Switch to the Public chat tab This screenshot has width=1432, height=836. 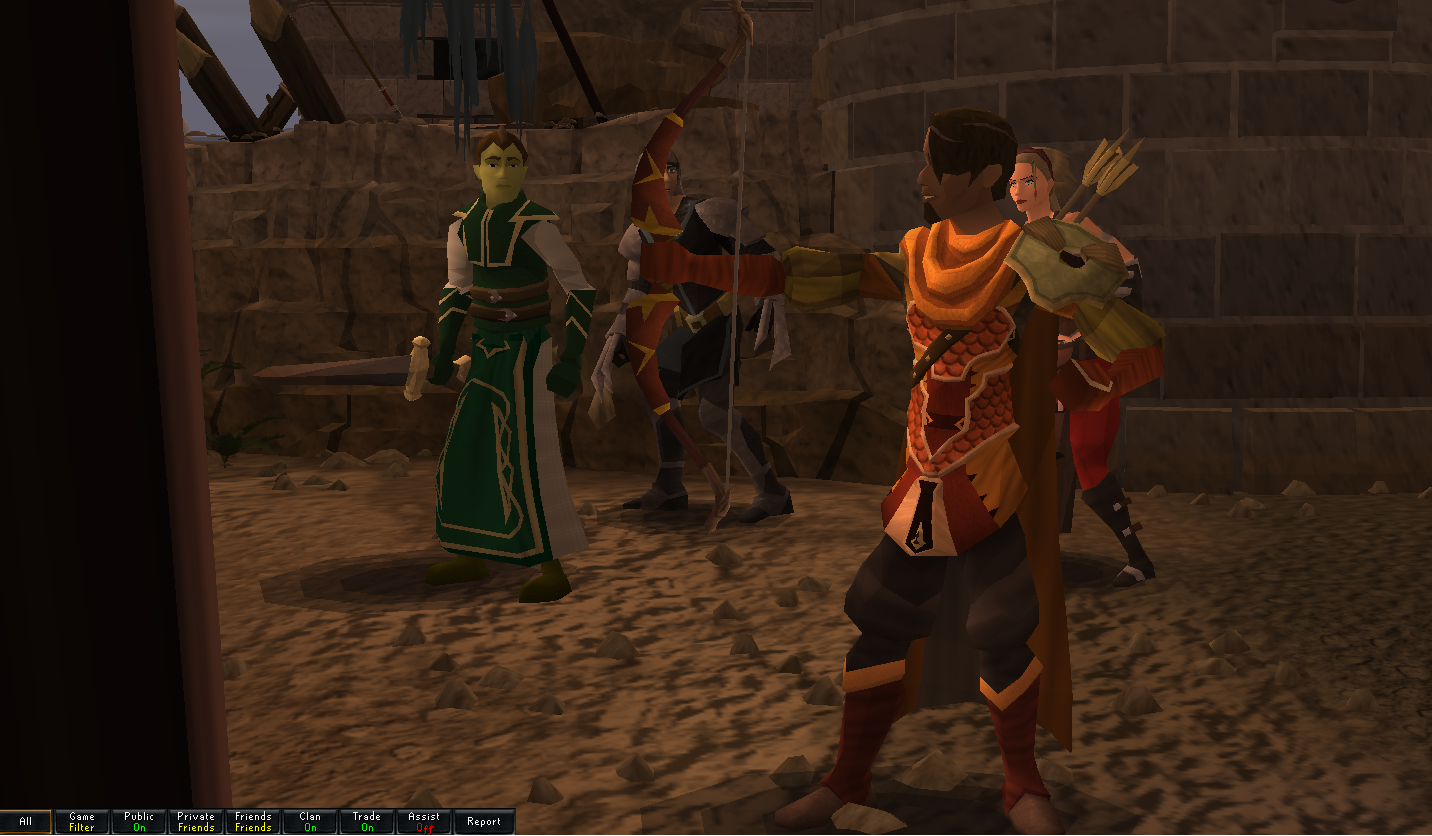click(139, 822)
